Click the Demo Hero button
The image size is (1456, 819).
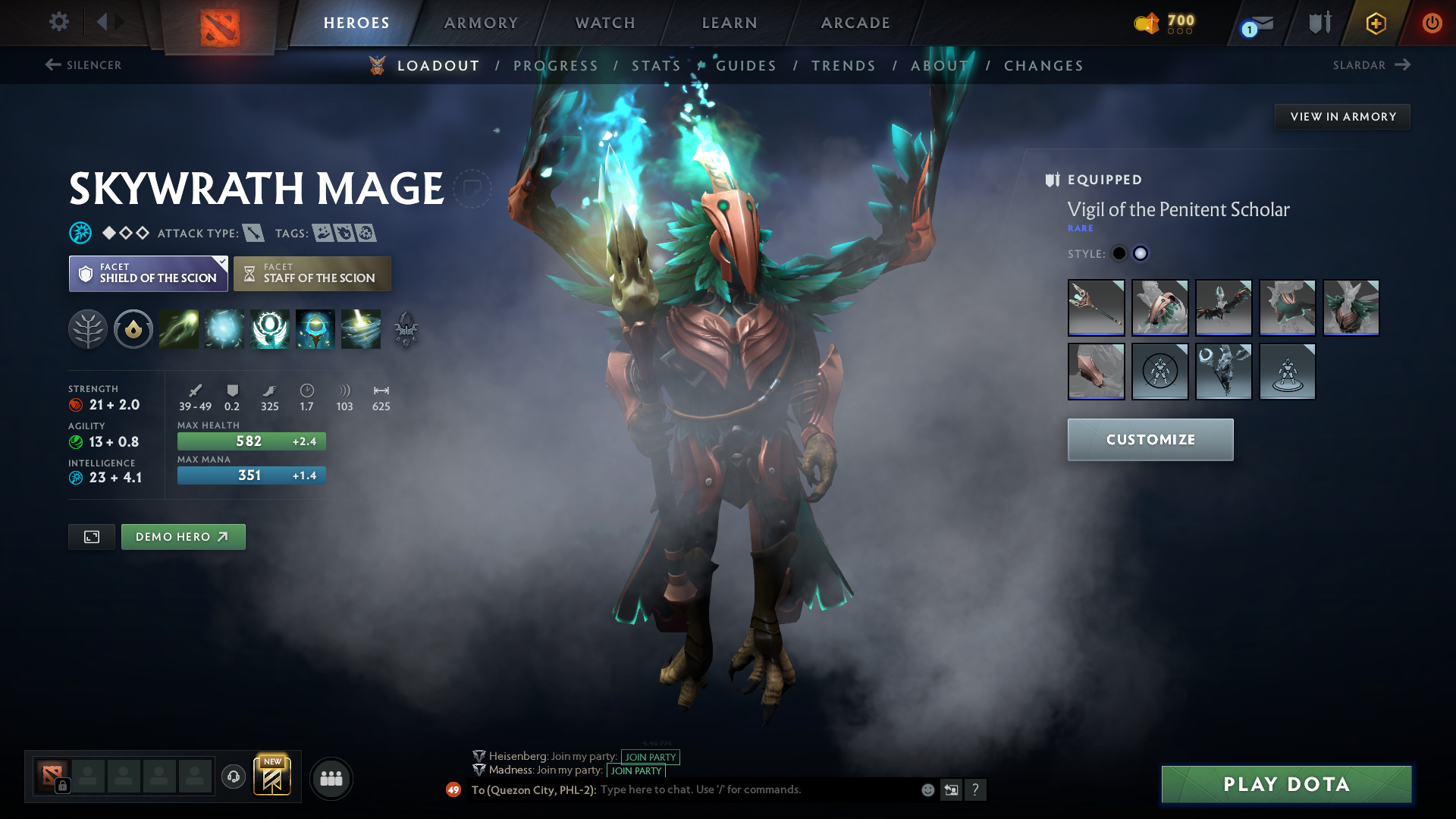[183, 536]
